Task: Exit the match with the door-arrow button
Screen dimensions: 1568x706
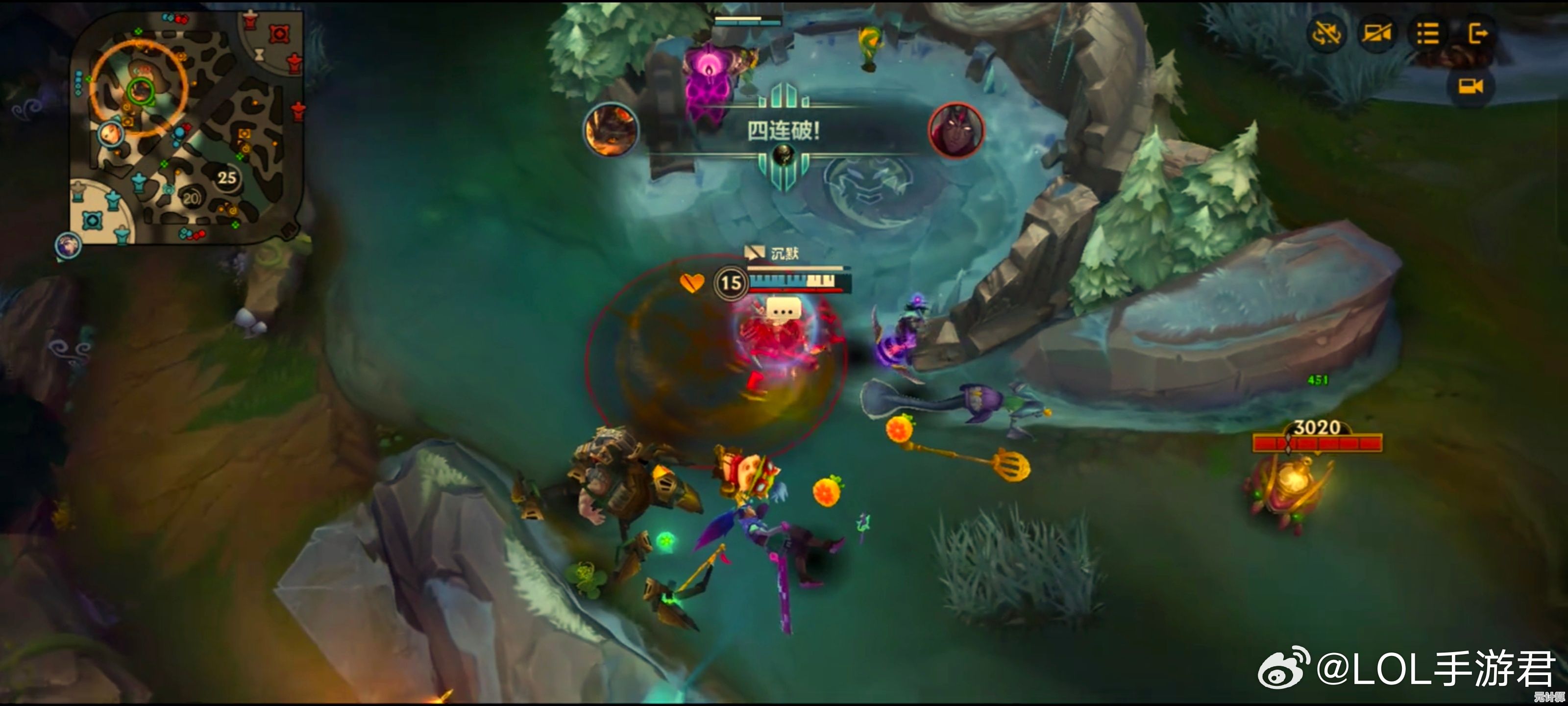Action: click(x=1477, y=33)
